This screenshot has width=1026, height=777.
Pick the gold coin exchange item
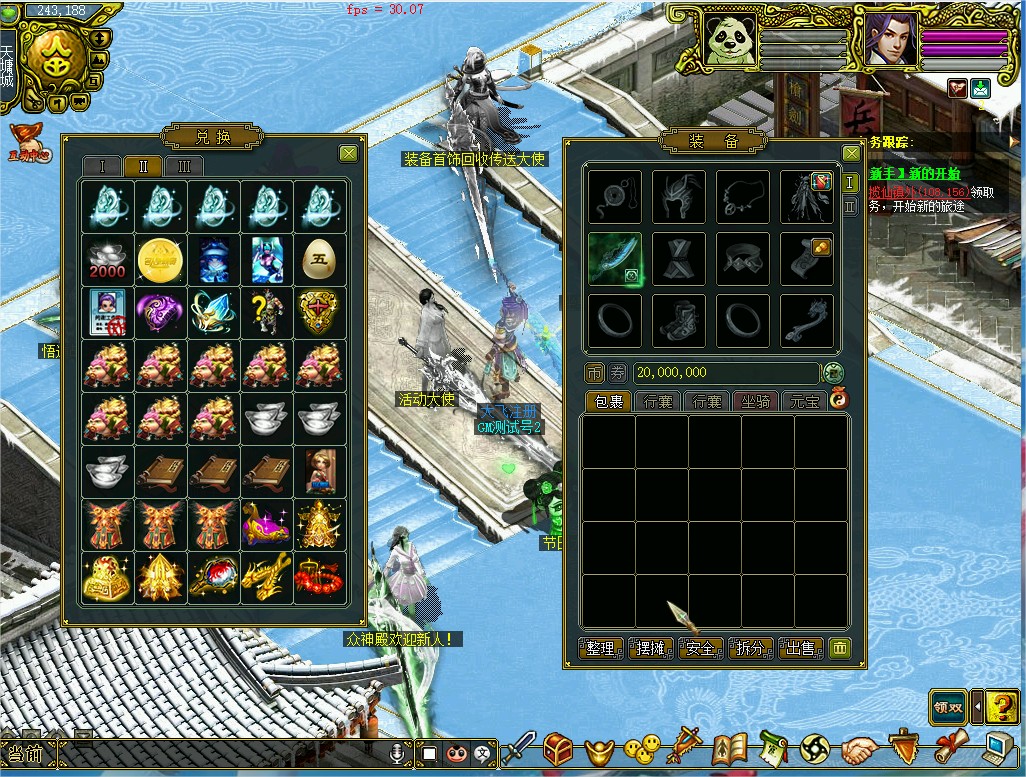point(161,260)
